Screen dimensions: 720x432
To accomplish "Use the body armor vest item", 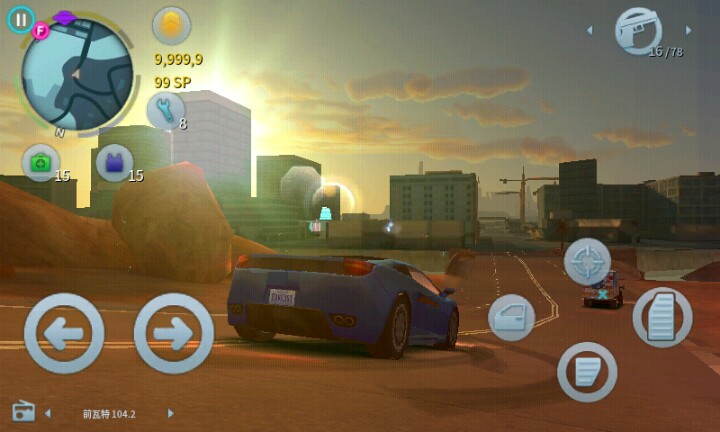I will point(114,163).
